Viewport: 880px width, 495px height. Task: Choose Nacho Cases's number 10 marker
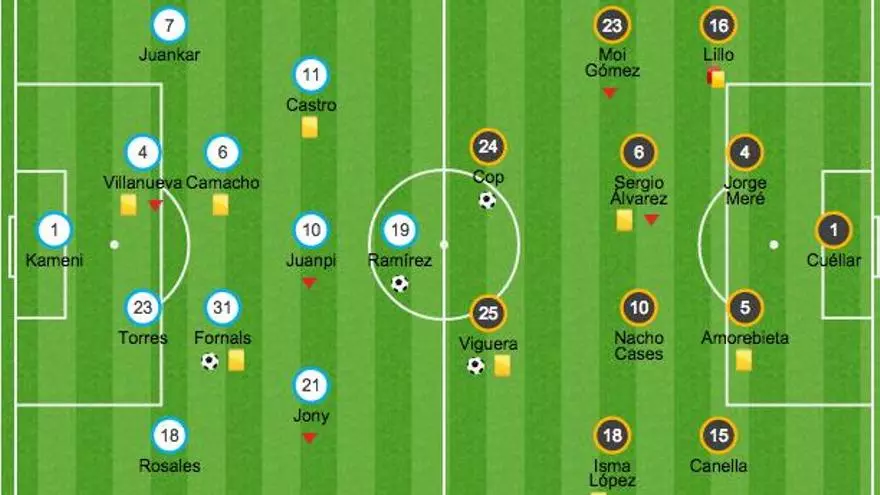639,308
